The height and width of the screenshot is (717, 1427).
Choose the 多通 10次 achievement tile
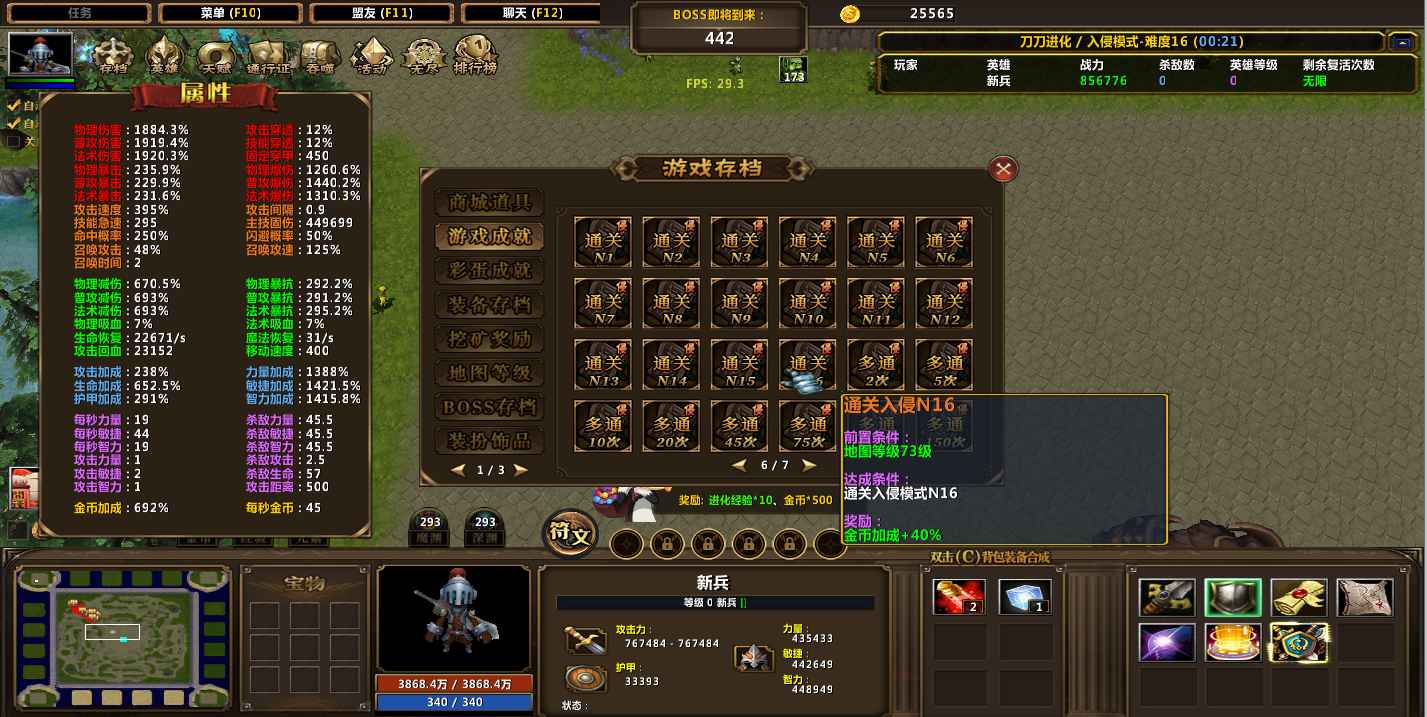[603, 426]
